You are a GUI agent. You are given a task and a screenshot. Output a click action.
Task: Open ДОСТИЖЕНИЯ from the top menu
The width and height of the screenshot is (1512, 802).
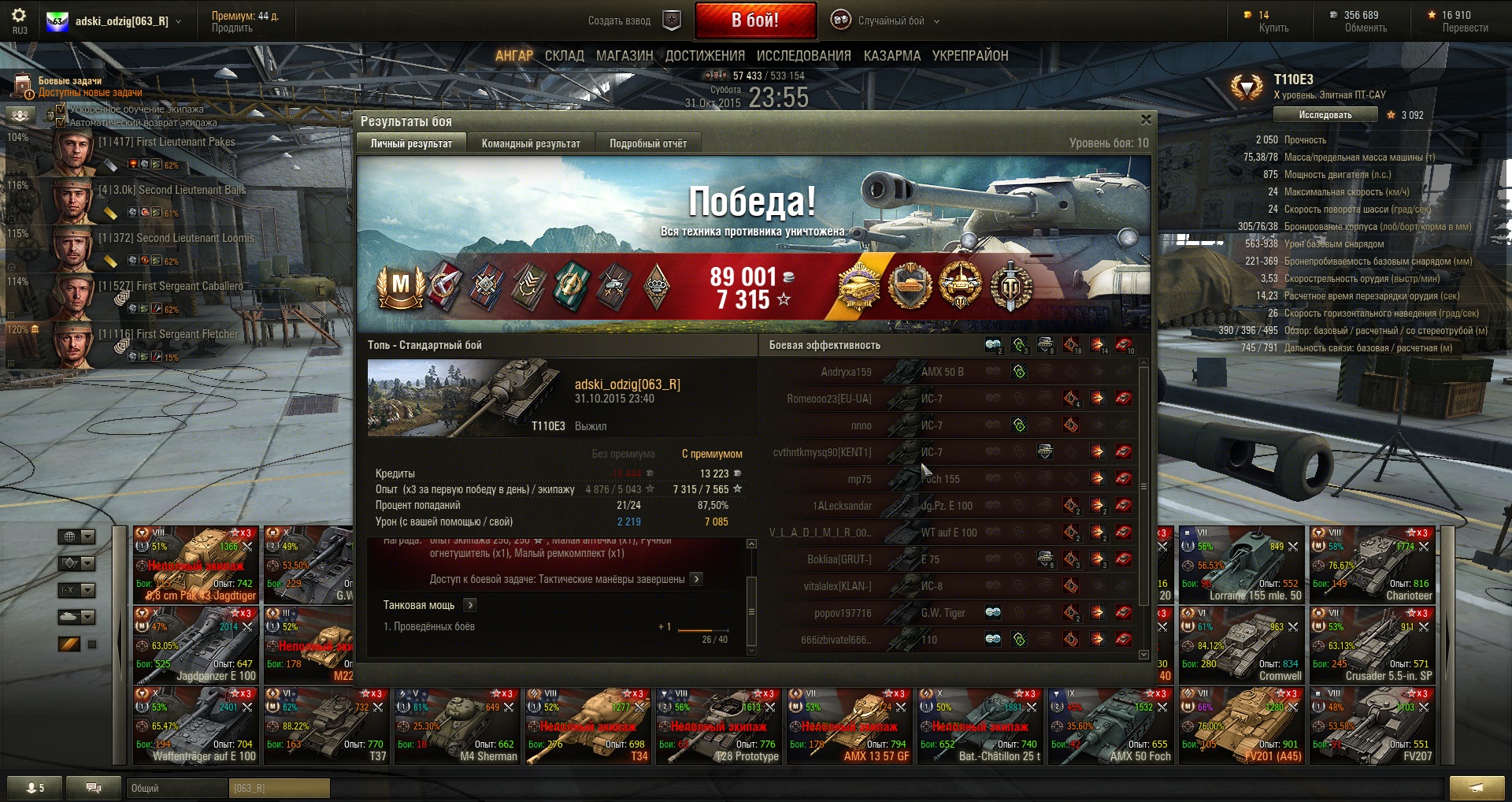click(705, 56)
